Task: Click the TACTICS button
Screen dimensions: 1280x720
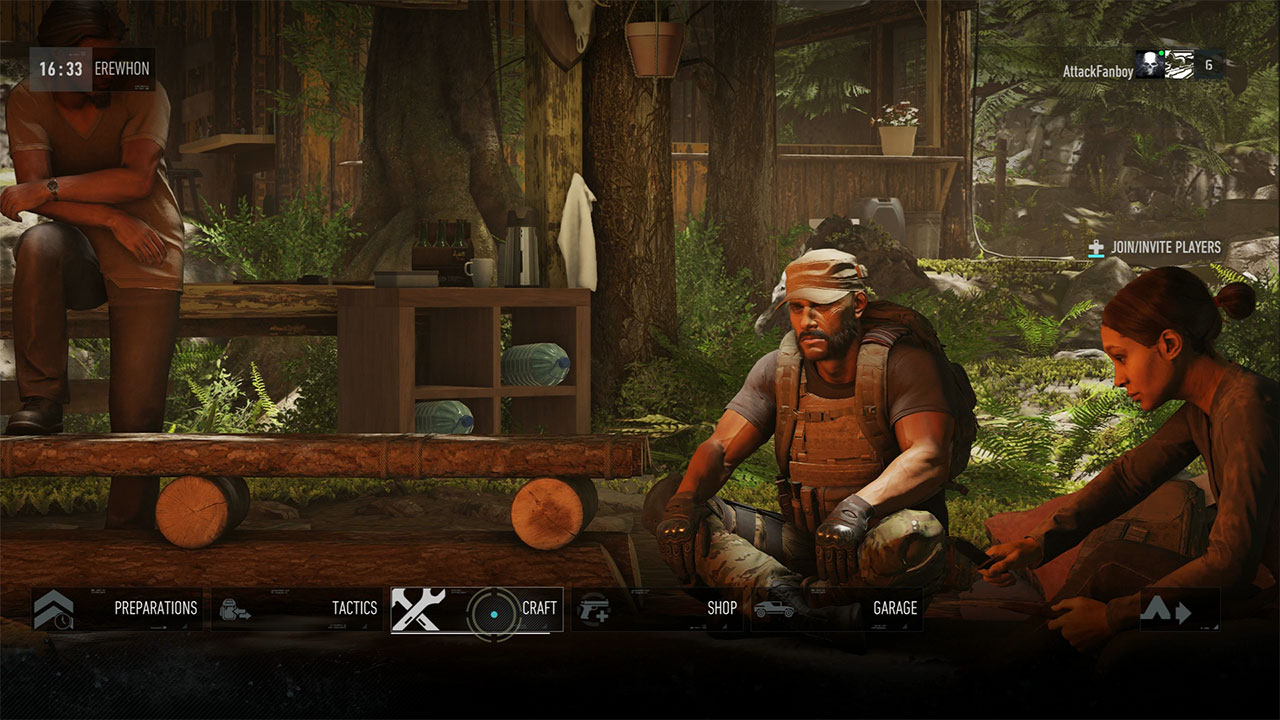Action: 355,608
